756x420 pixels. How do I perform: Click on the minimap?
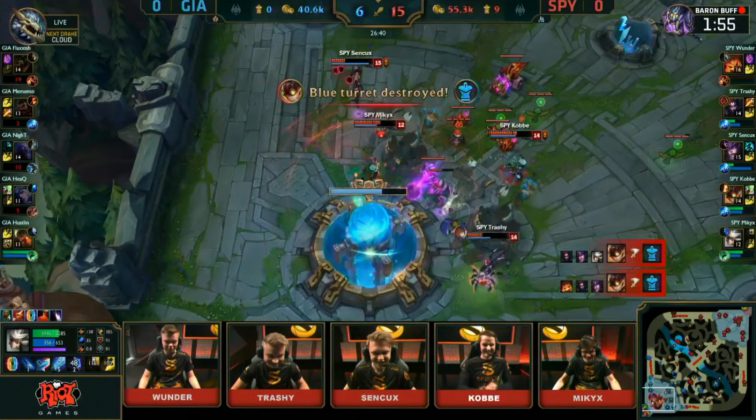(x=695, y=361)
